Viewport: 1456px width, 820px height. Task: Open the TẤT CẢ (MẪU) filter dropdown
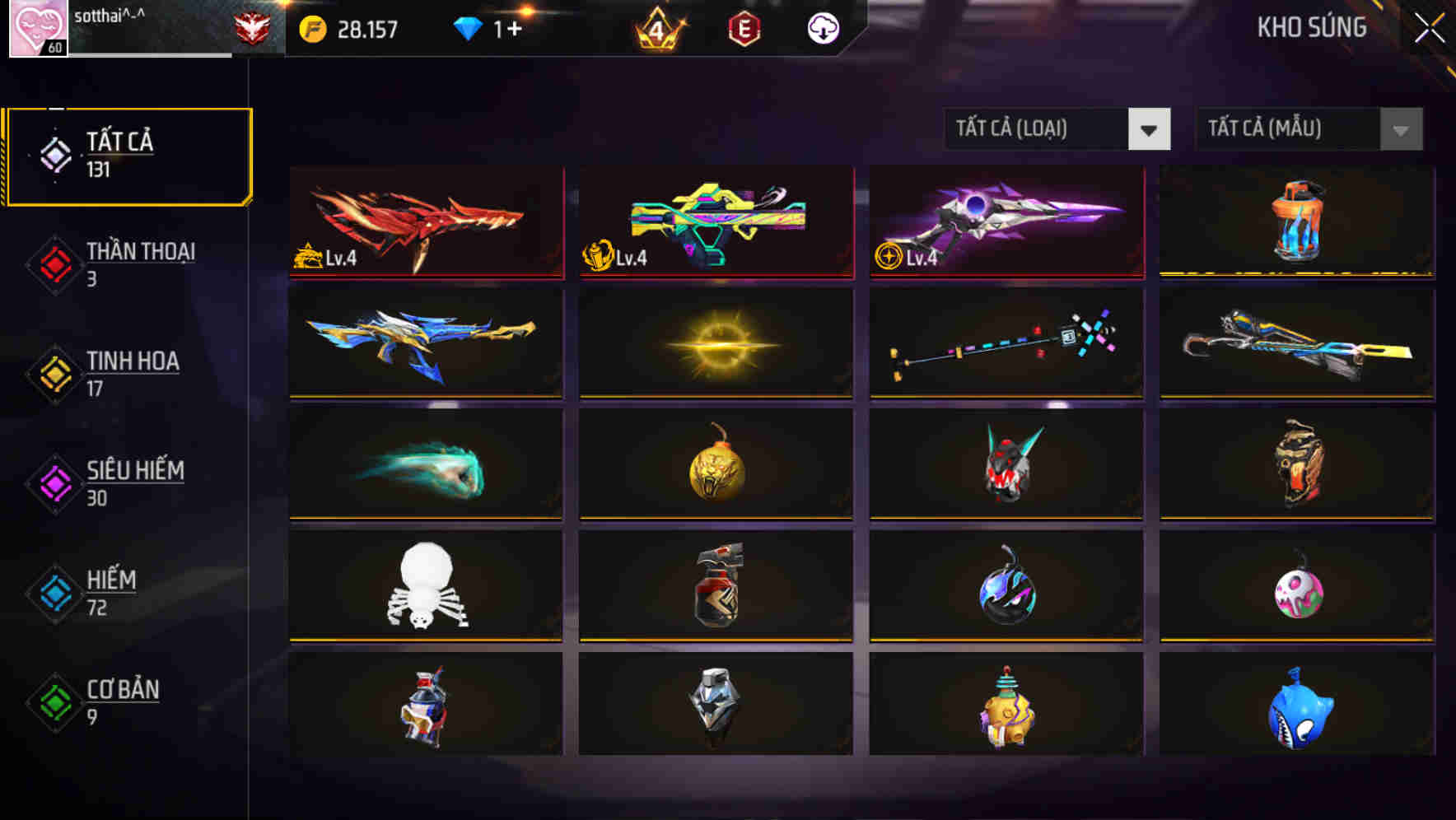tap(1309, 129)
